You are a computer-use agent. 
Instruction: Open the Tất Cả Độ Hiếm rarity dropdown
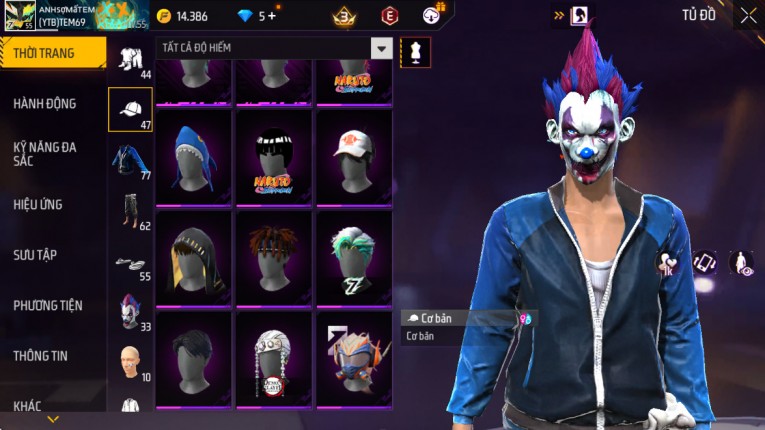(x=381, y=48)
